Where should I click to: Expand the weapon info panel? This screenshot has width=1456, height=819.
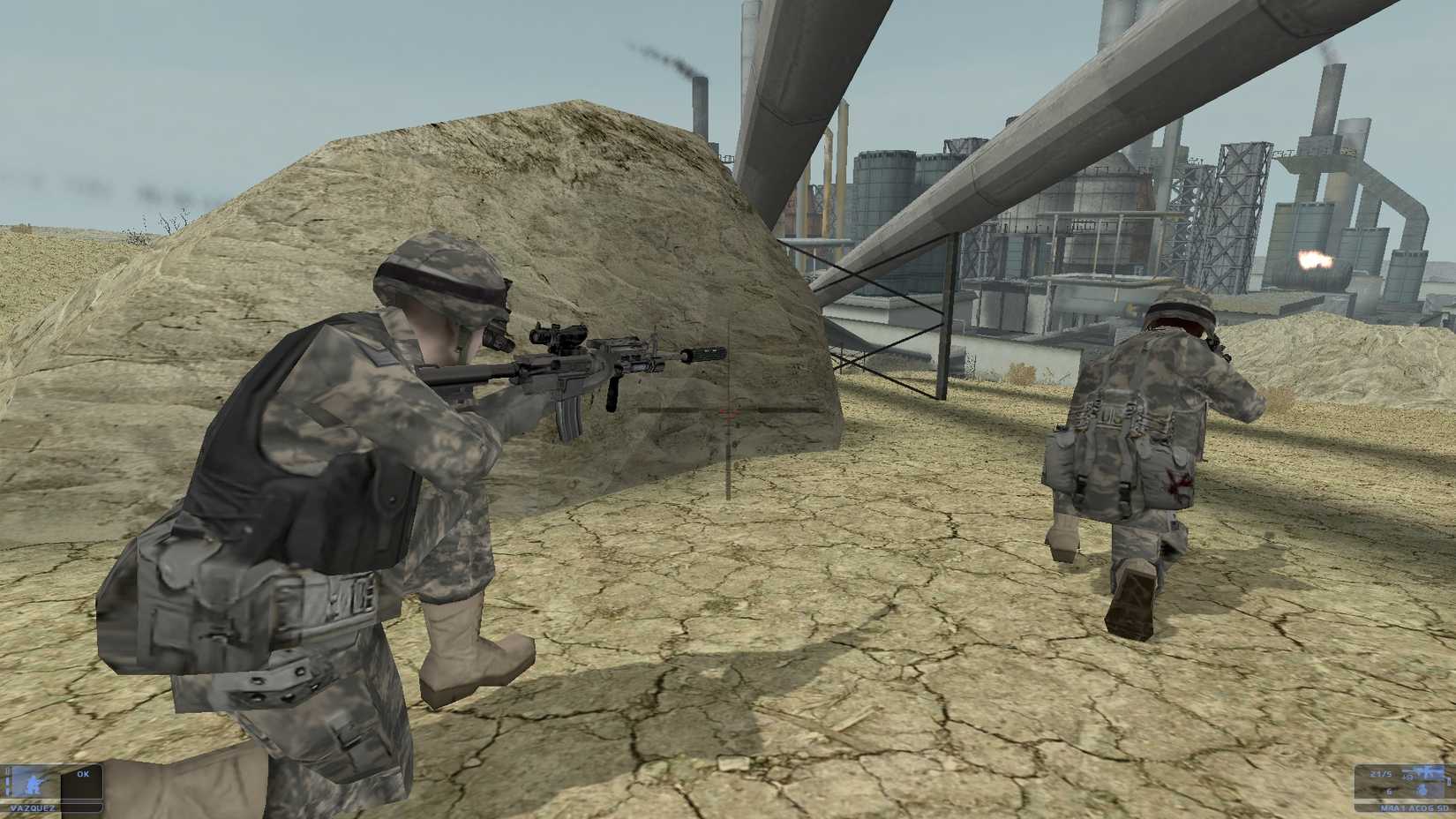(x=1412, y=784)
